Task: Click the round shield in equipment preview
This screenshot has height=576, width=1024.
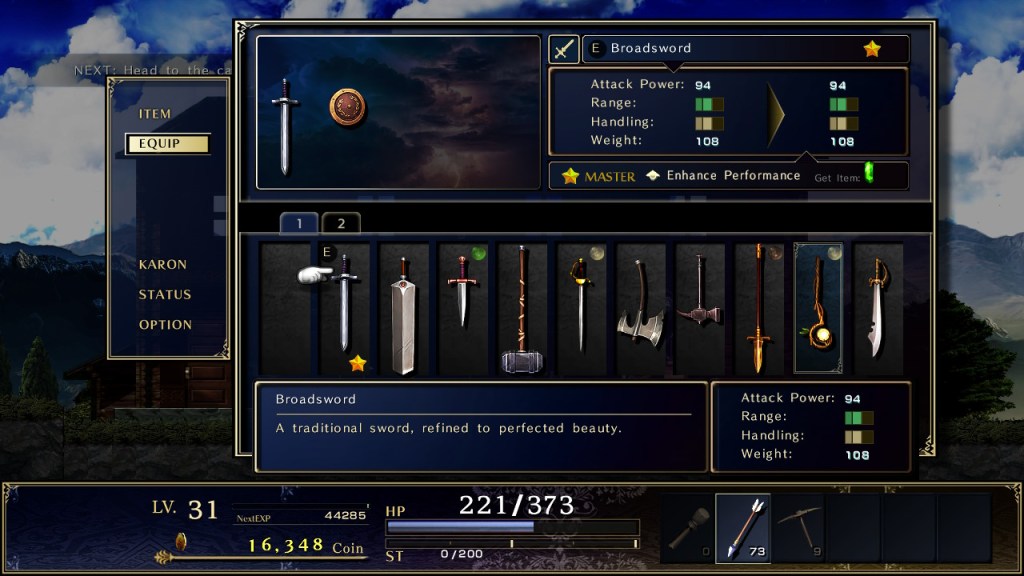Action: (348, 107)
